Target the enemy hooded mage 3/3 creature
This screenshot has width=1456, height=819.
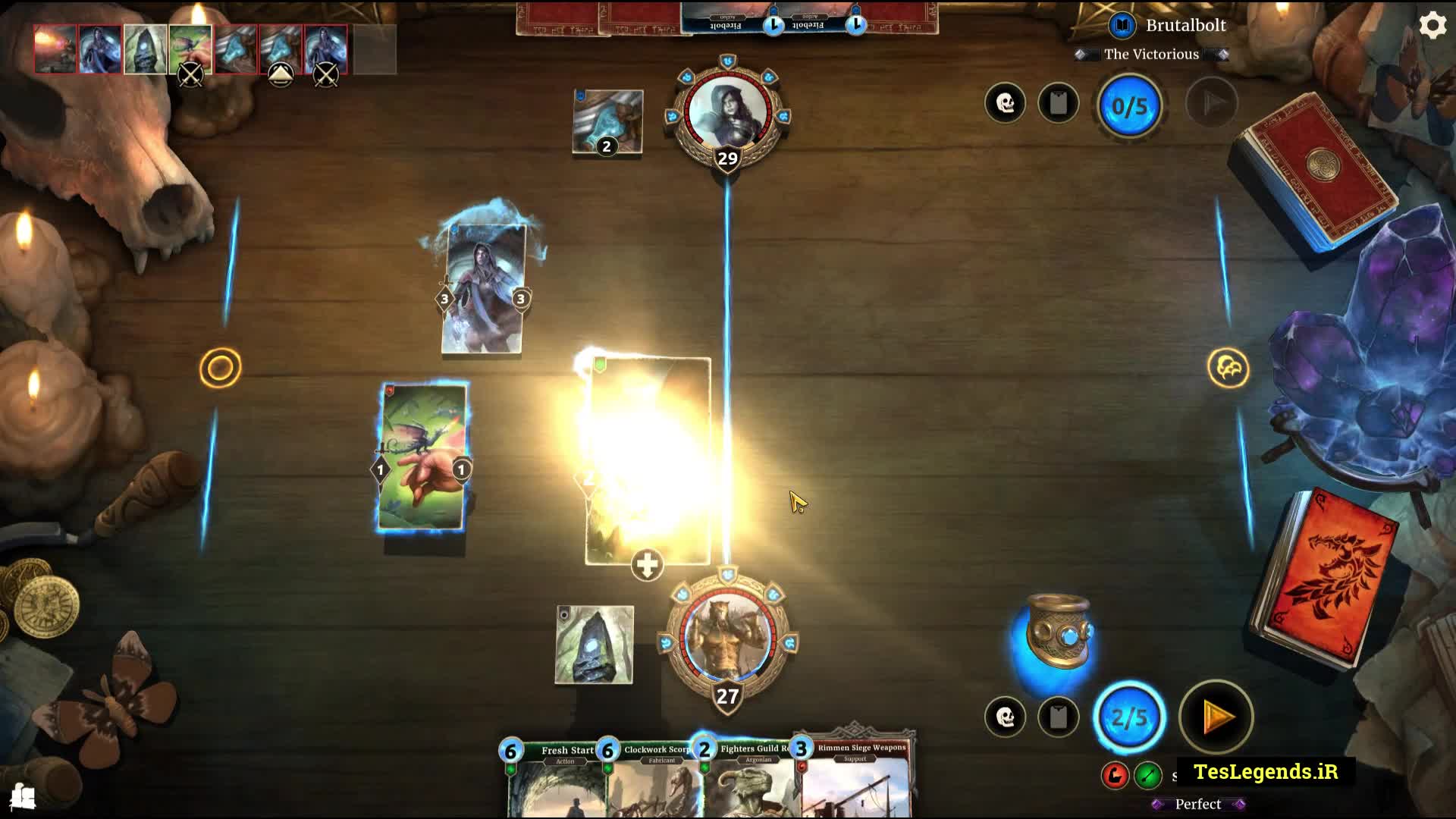tap(483, 289)
